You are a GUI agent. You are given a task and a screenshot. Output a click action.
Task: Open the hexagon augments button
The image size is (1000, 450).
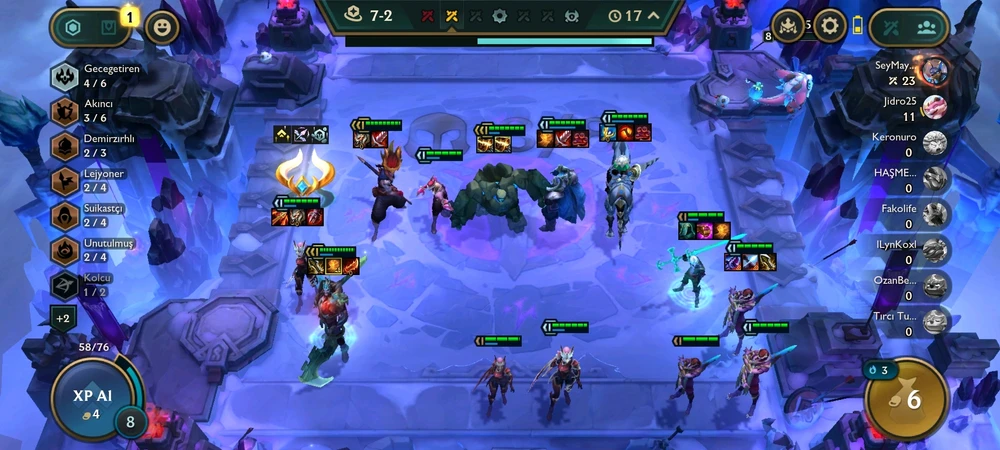tap(73, 27)
